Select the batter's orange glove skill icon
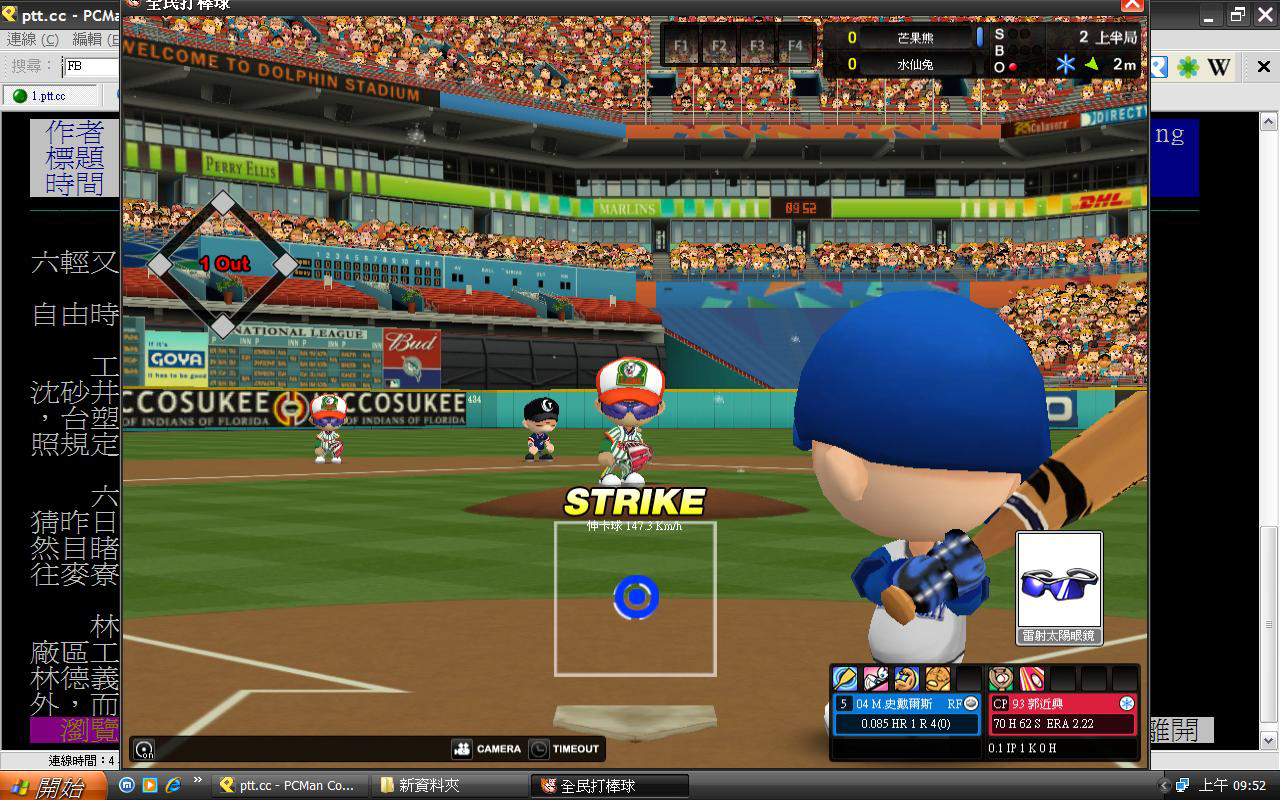Viewport: 1280px width, 800px height. (938, 679)
